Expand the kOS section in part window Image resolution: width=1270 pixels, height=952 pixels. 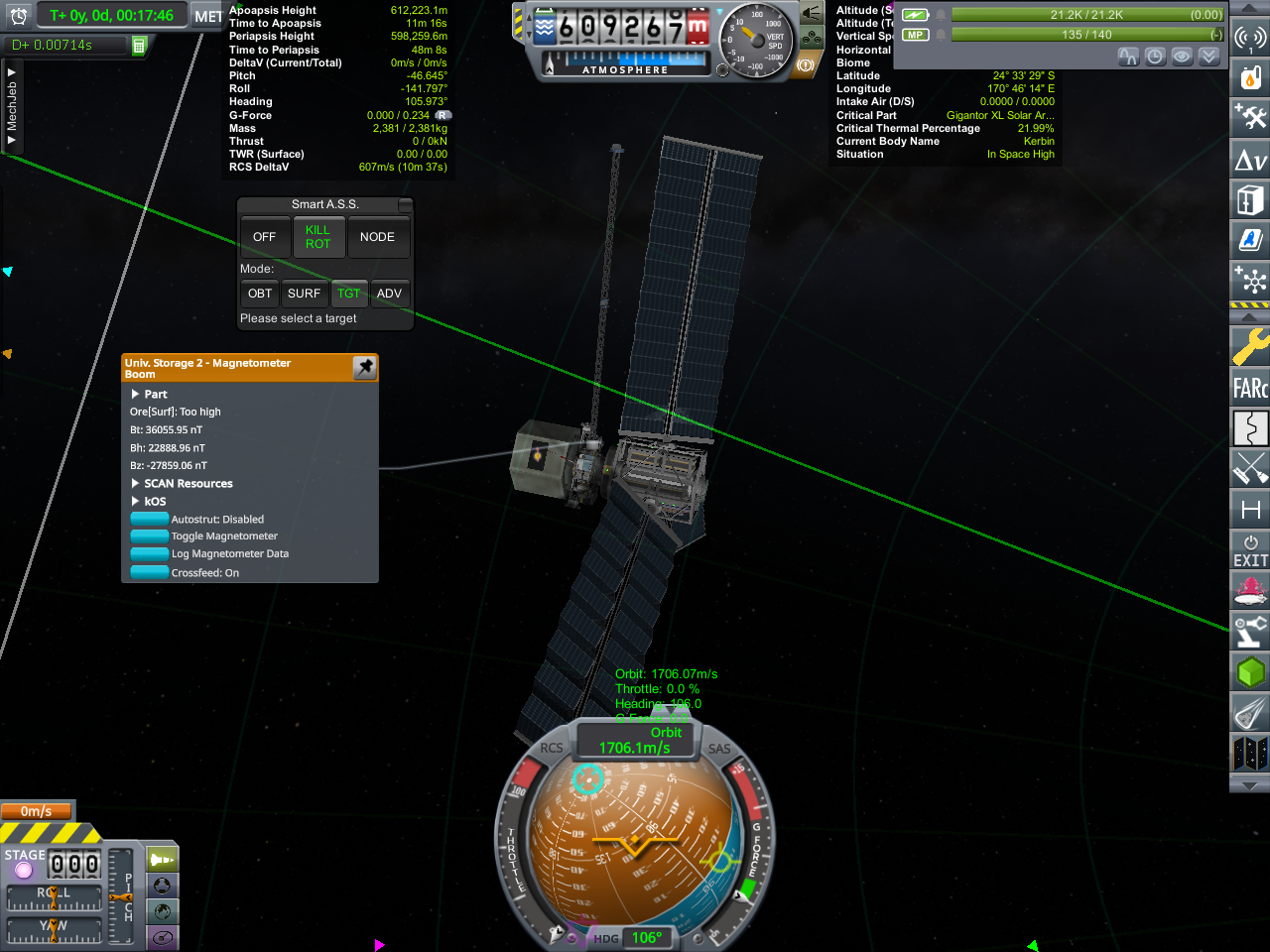136,502
